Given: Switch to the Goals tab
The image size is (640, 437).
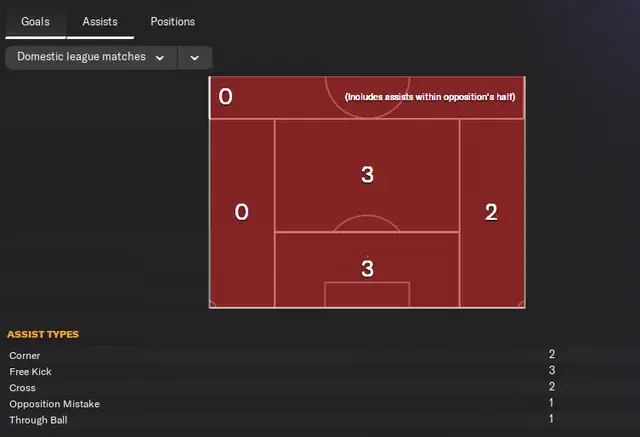Looking at the screenshot, I should [35, 21].
